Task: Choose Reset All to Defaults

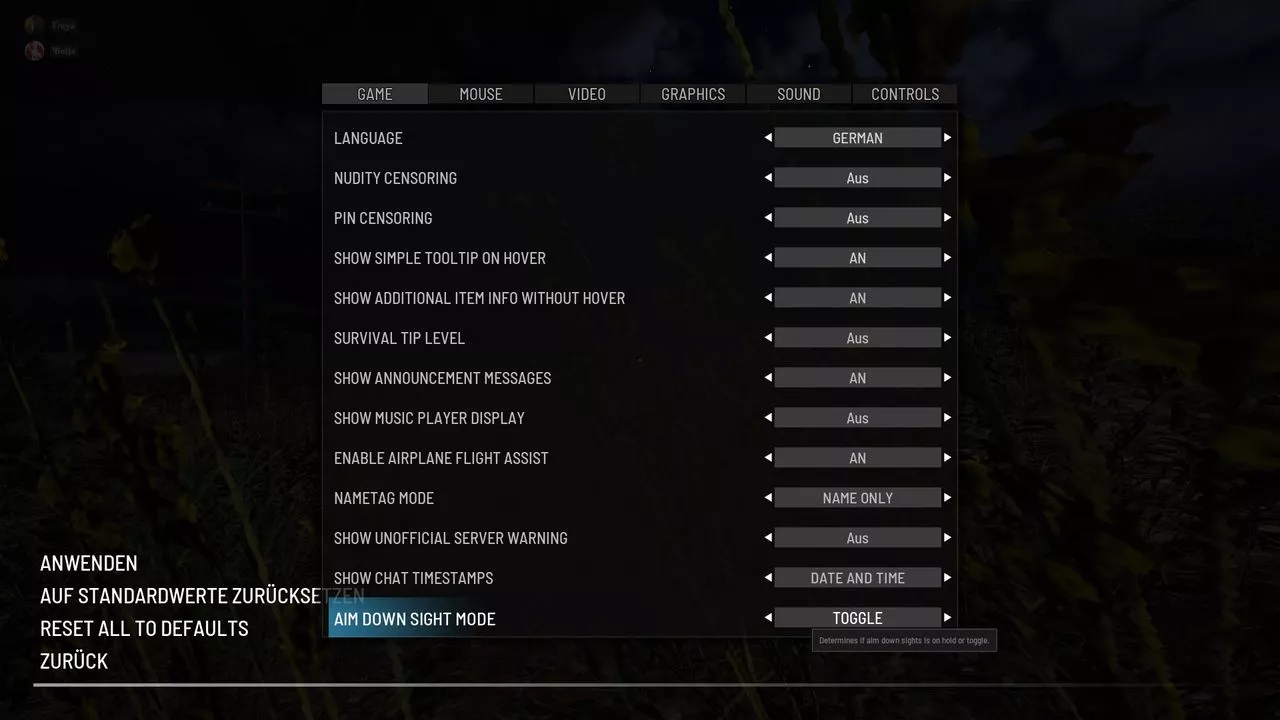Action: [x=144, y=628]
